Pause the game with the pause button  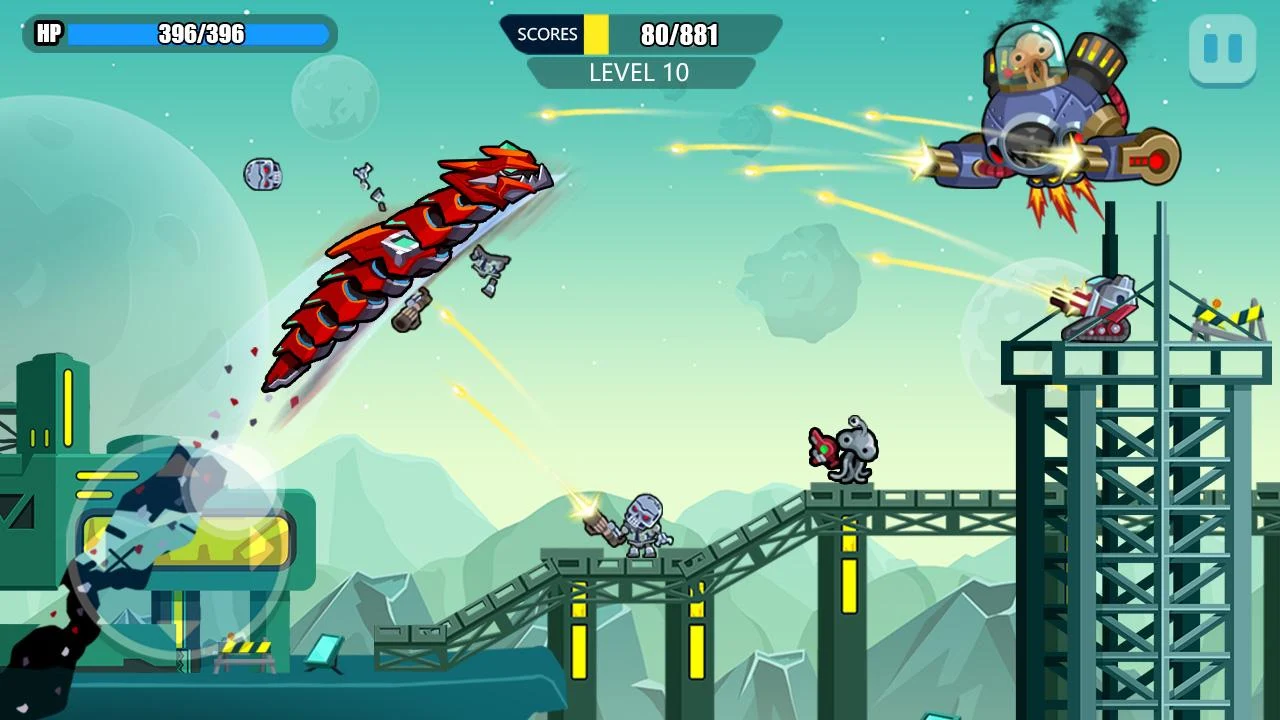[x=1222, y=49]
